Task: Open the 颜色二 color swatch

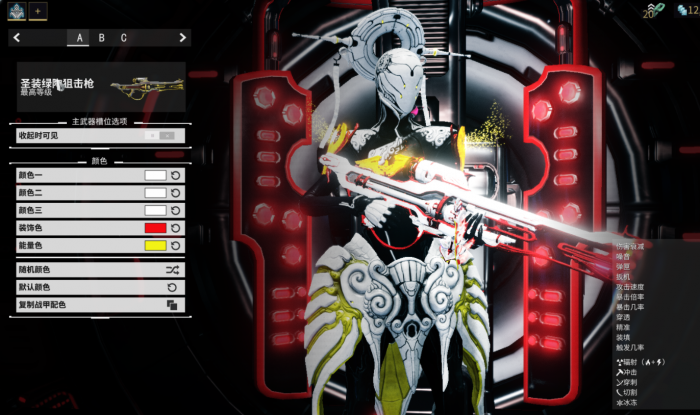Action: pos(155,193)
